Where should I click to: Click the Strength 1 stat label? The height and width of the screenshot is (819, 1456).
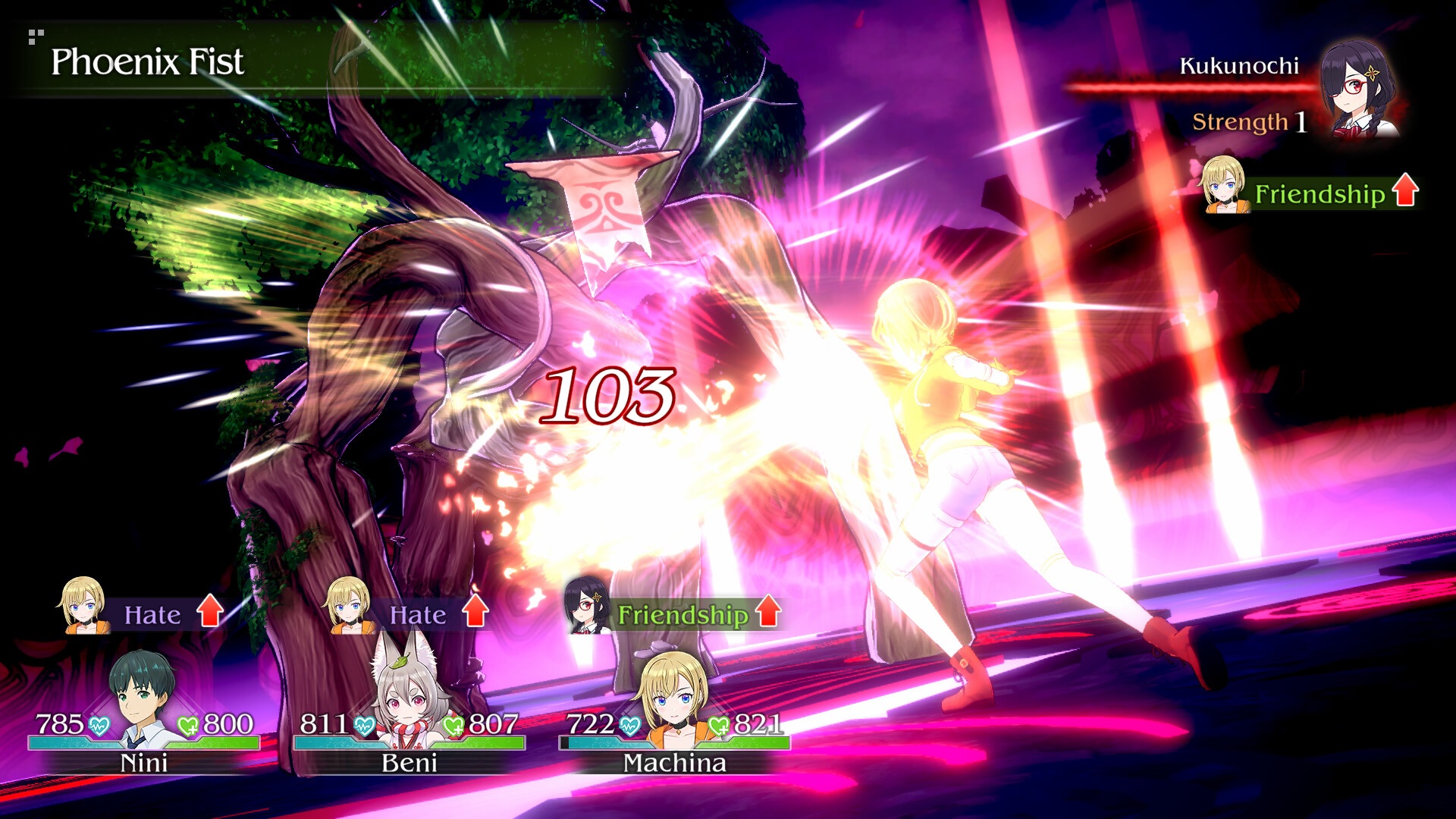[x=1248, y=121]
